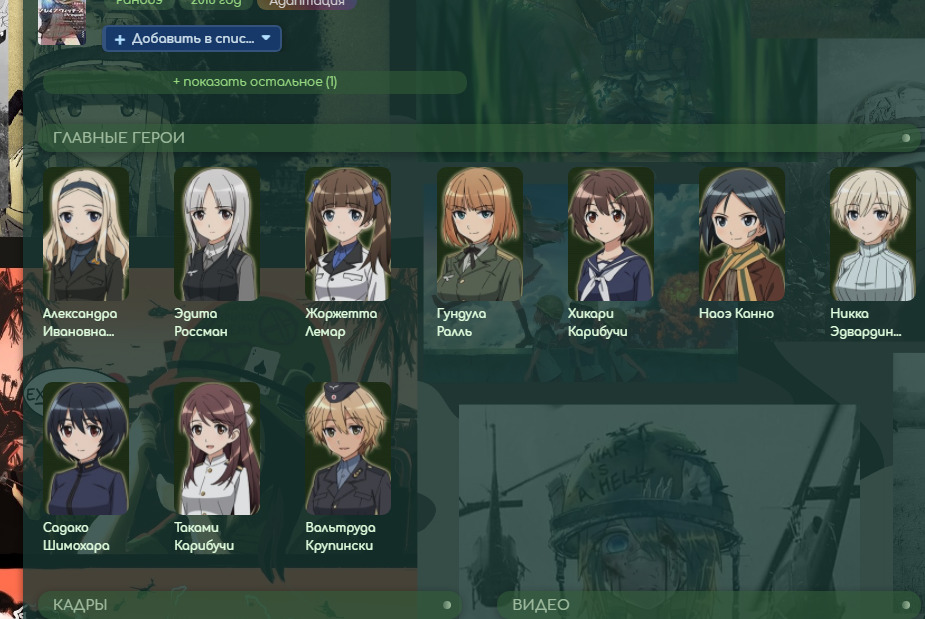Select Хикари Карибучи portrait
The height and width of the screenshot is (619, 925).
[611, 234]
